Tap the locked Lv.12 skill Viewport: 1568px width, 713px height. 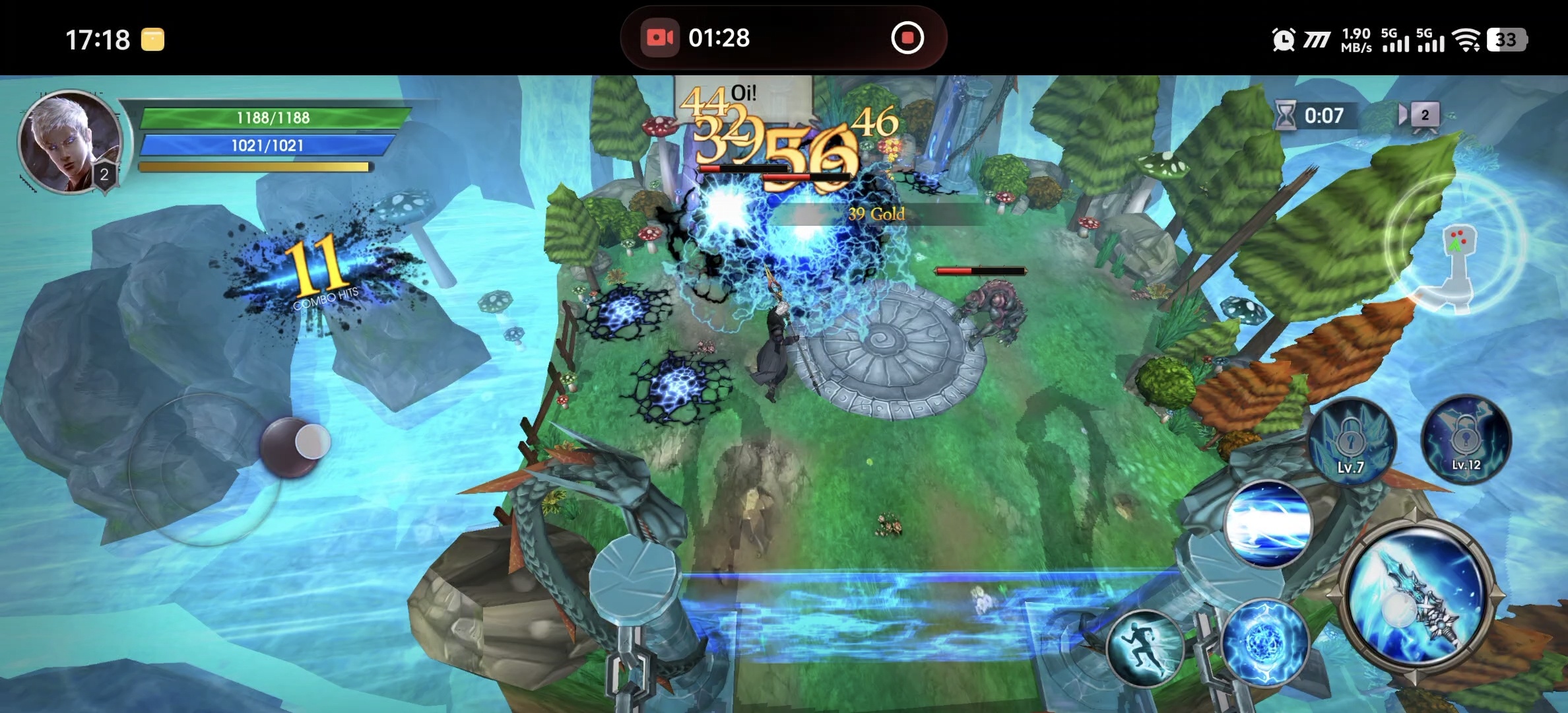1466,439
